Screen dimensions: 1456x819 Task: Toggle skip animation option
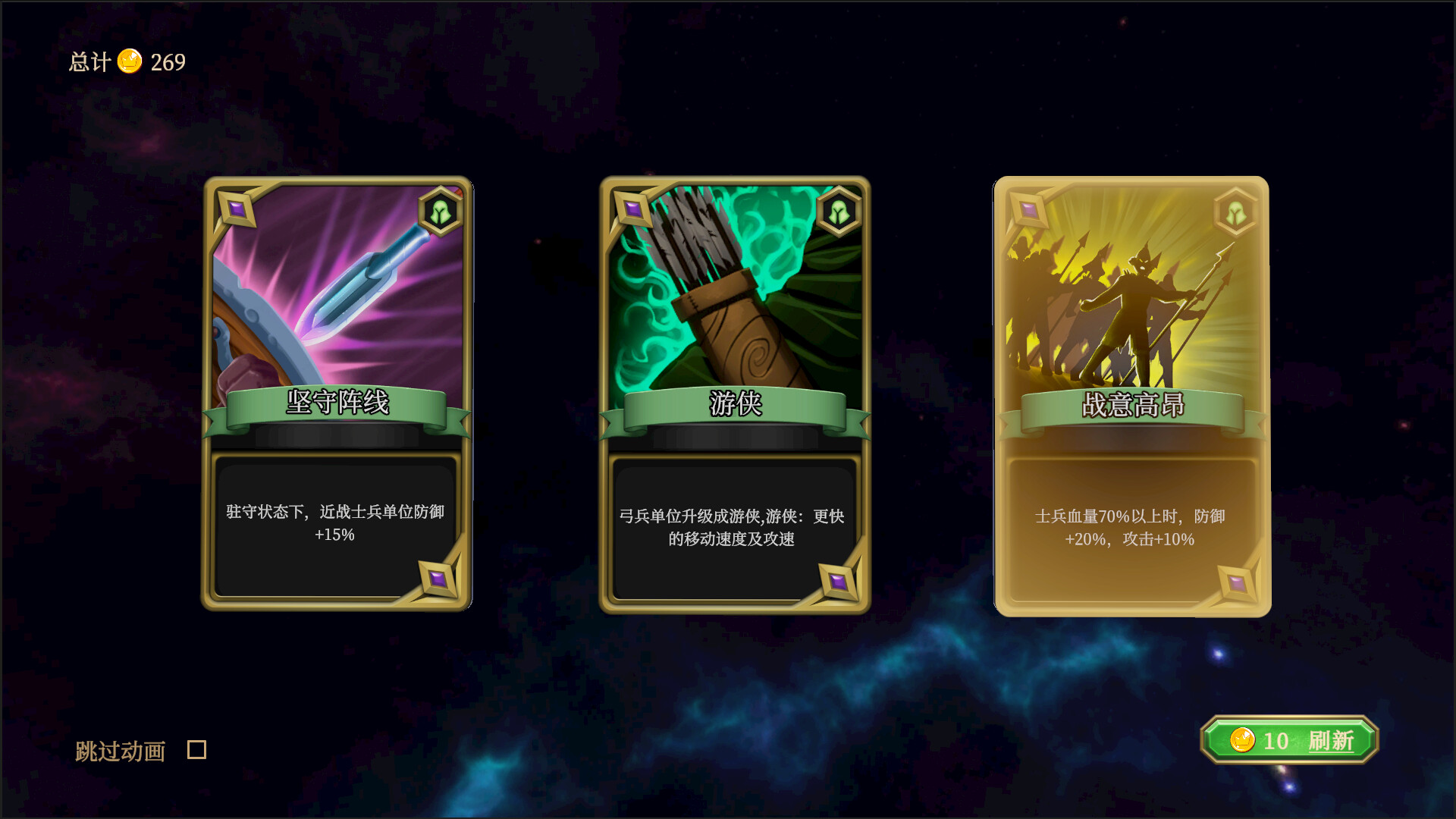pyautogui.click(x=196, y=751)
